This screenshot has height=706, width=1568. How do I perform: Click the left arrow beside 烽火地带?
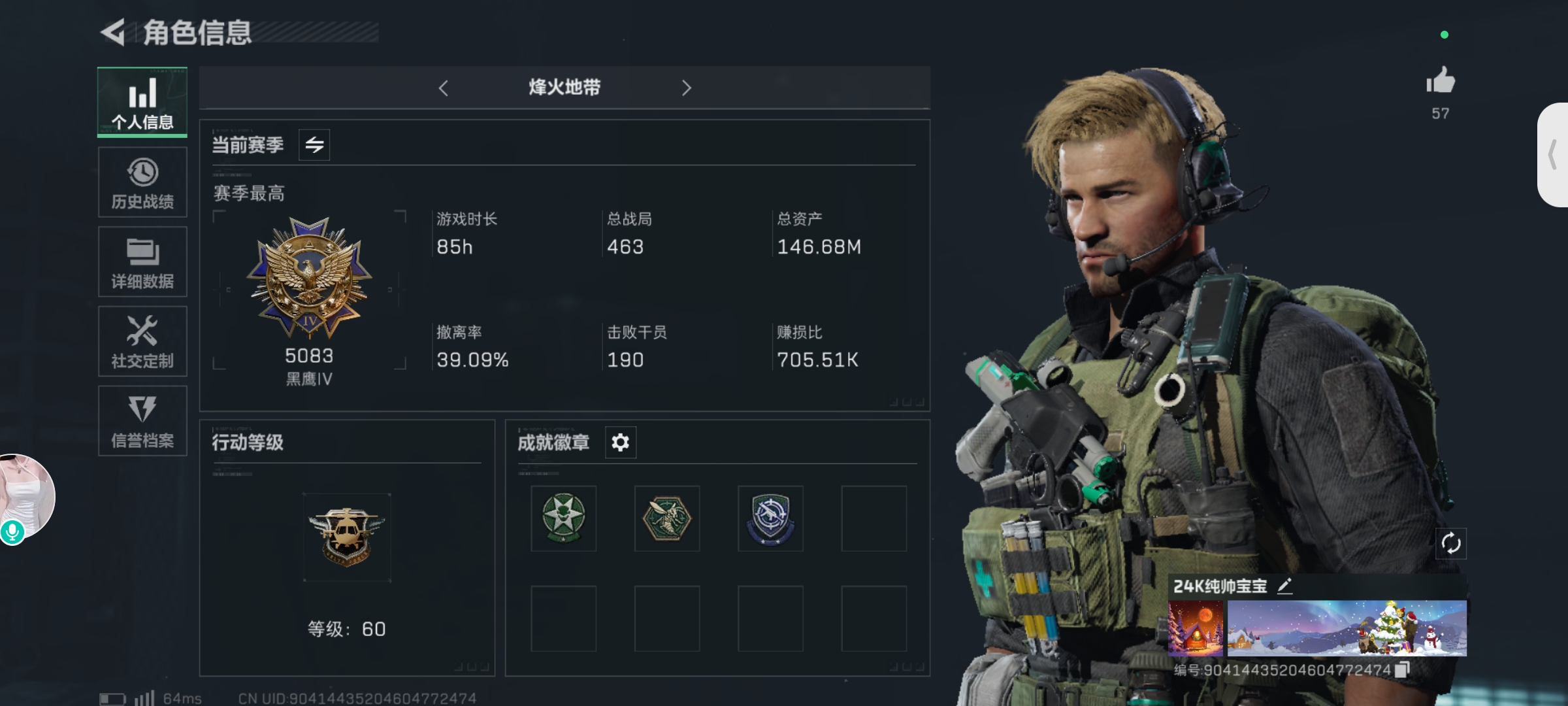tap(444, 88)
